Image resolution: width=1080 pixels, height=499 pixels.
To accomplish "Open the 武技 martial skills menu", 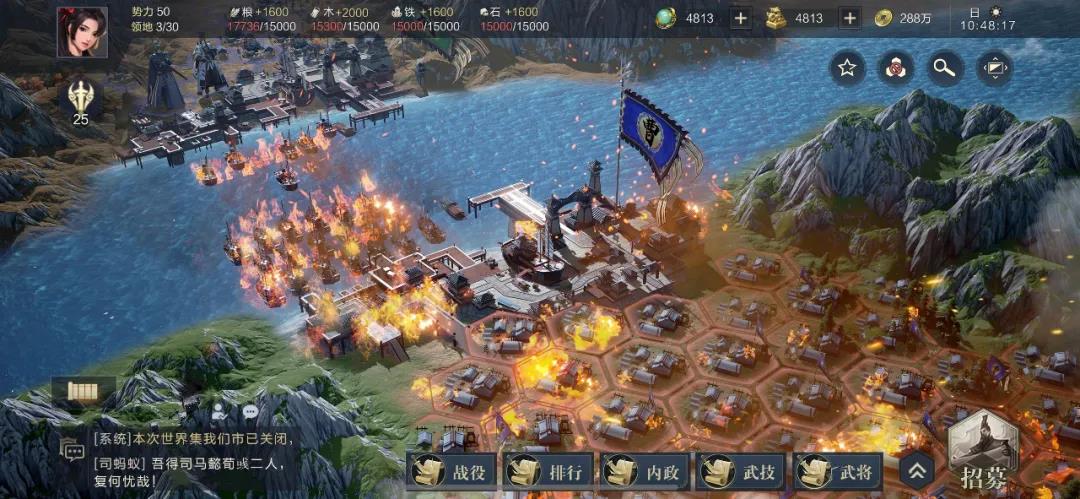I will [744, 470].
